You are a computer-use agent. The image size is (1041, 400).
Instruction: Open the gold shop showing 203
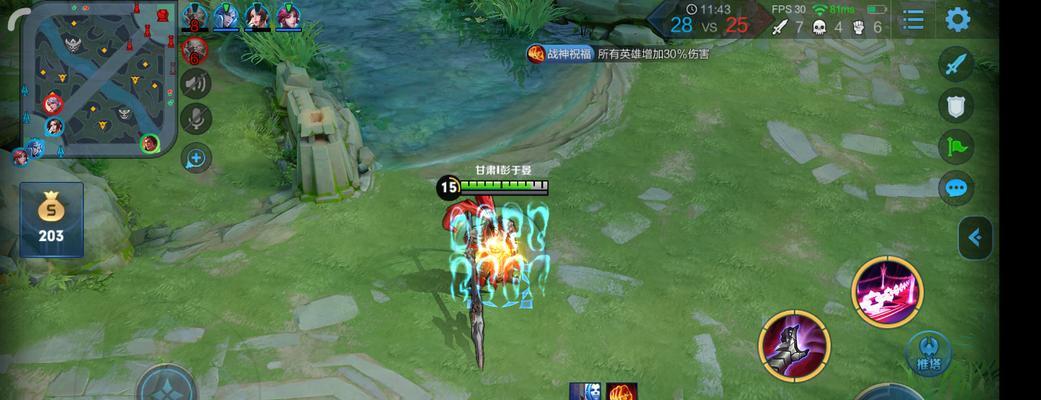click(x=50, y=219)
